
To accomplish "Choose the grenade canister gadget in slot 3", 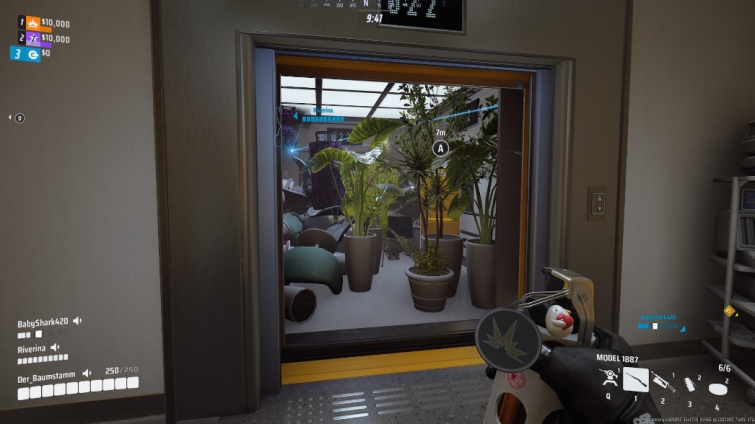I will 690,383.
